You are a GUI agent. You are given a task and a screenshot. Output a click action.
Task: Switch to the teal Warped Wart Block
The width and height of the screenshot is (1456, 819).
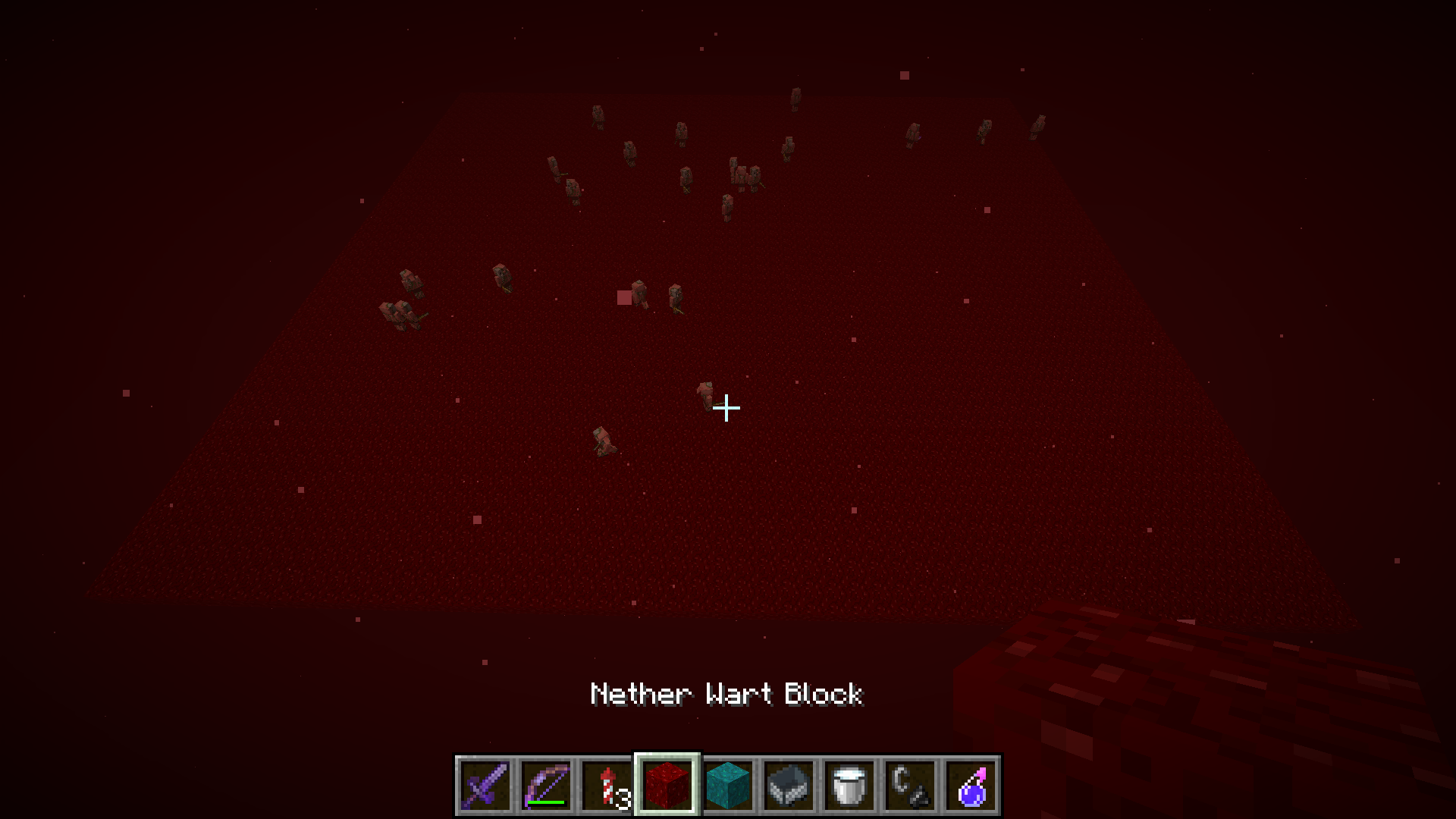pos(728,785)
